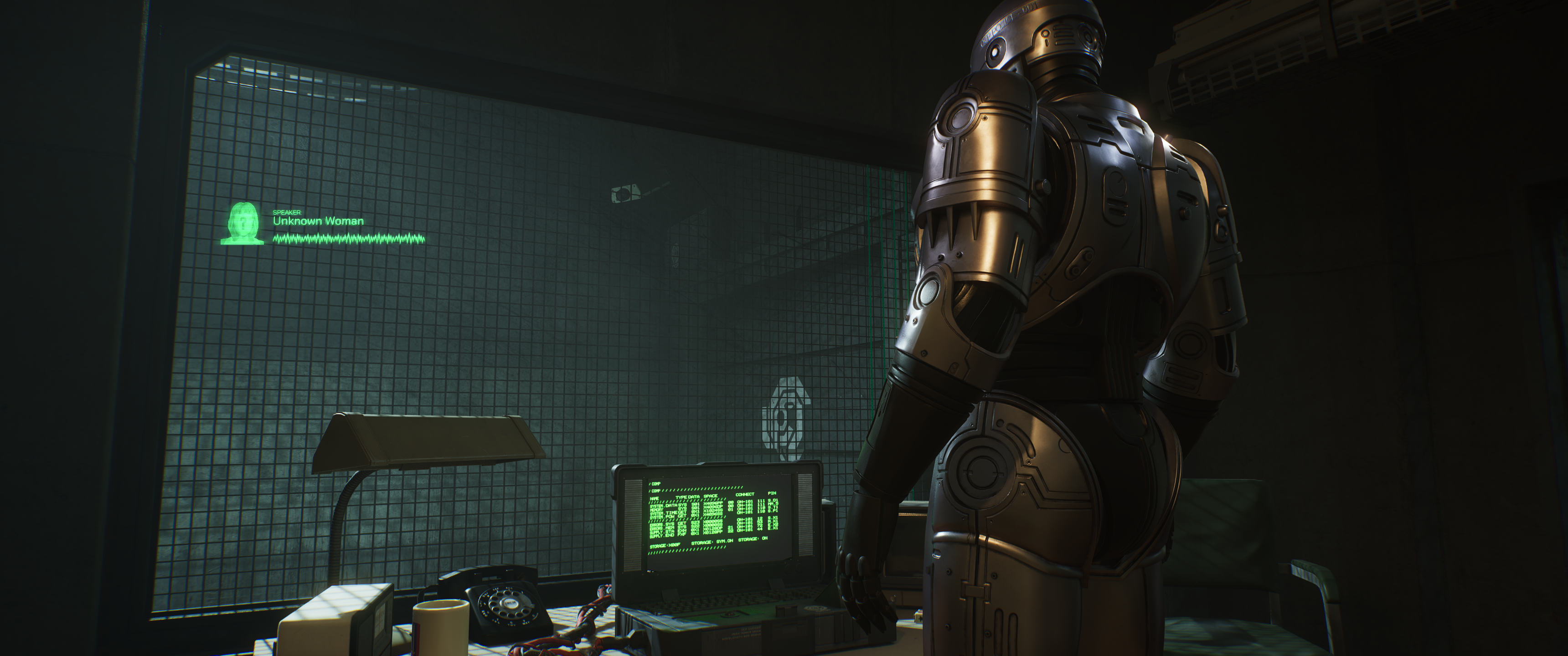The height and width of the screenshot is (656, 1568).
Task: Expand the ERRORS.SYS row
Action: tap(663, 524)
